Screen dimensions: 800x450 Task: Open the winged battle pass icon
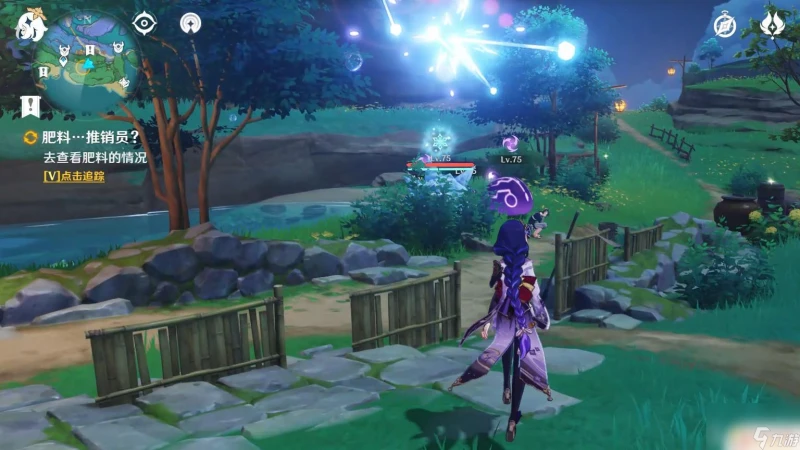coord(774,23)
